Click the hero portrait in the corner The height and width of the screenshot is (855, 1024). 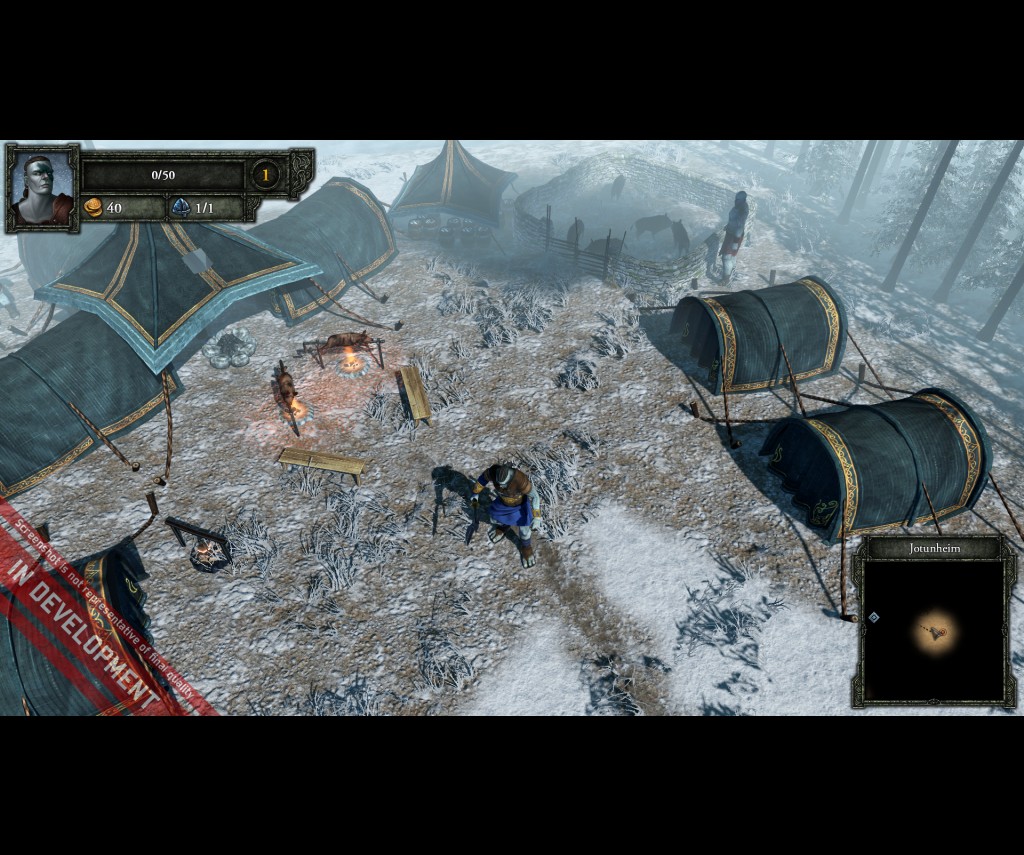[42, 188]
